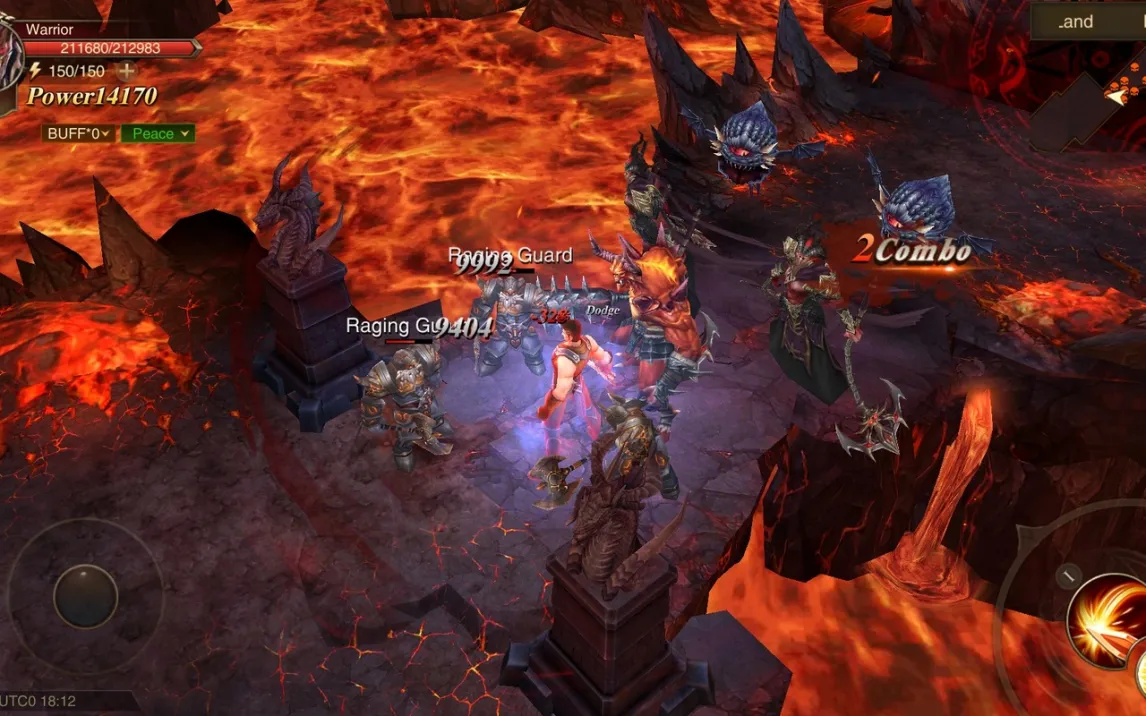Open the BUFF*0 dropdown
Image resolution: width=1146 pixels, height=716 pixels.
point(78,133)
